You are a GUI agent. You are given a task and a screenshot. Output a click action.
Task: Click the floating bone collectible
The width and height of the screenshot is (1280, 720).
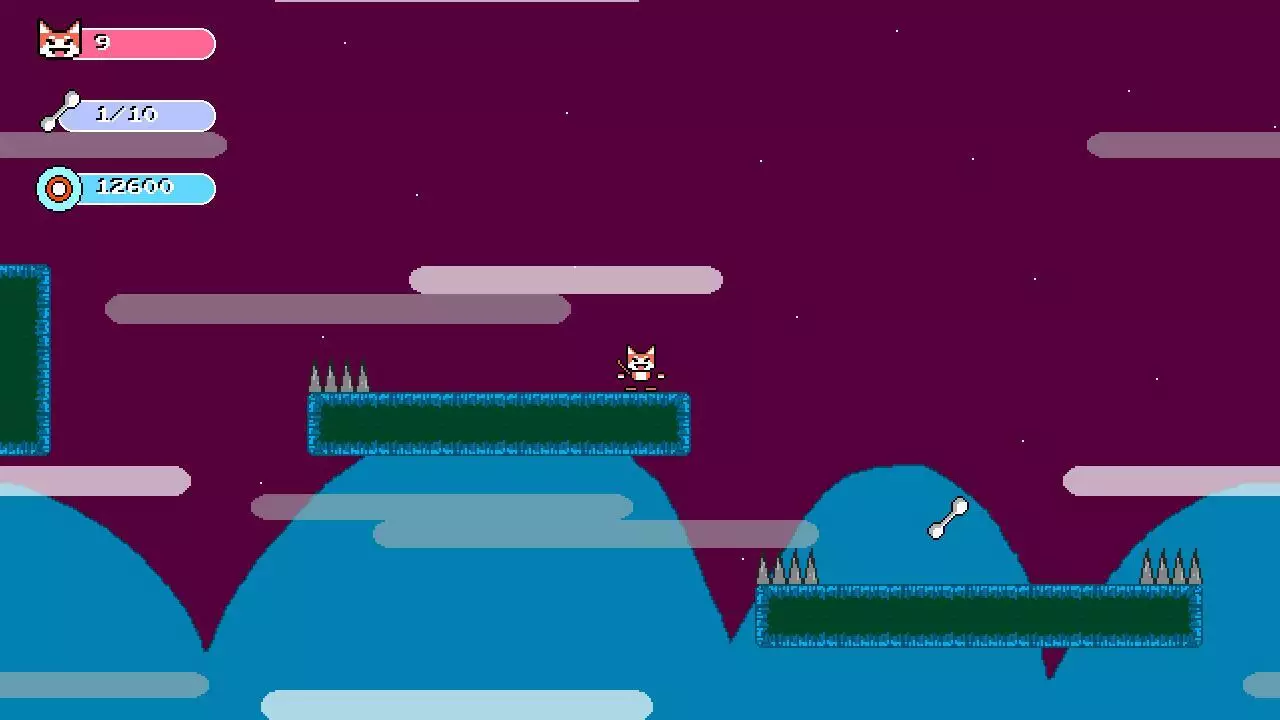click(x=944, y=518)
